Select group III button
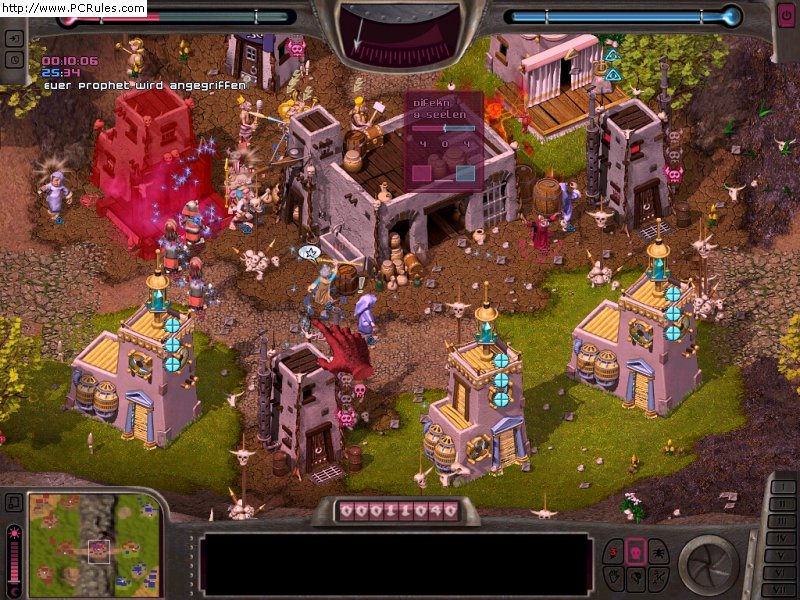800x600 pixels. tap(781, 523)
